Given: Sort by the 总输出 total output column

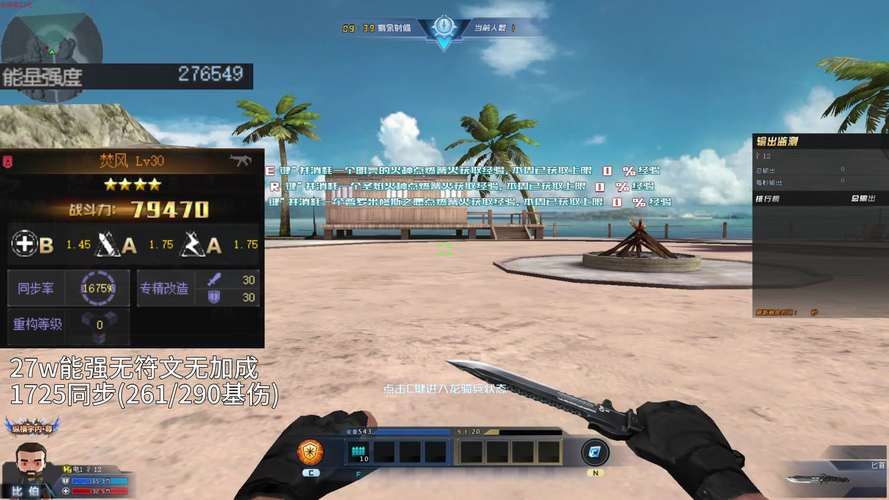Looking at the screenshot, I should tap(864, 198).
